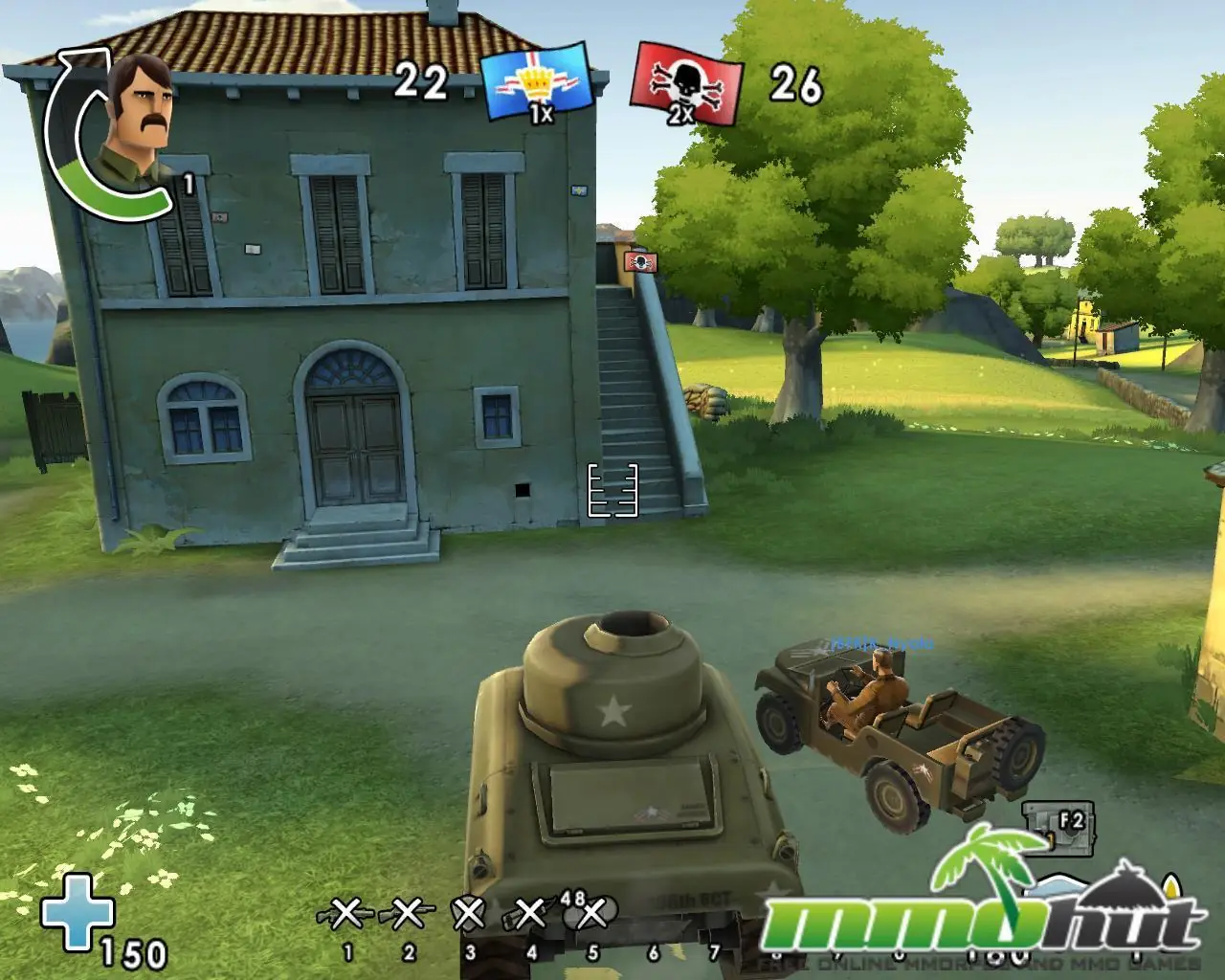Click the blue crown team flag
The height and width of the screenshot is (980, 1225).
(536, 83)
